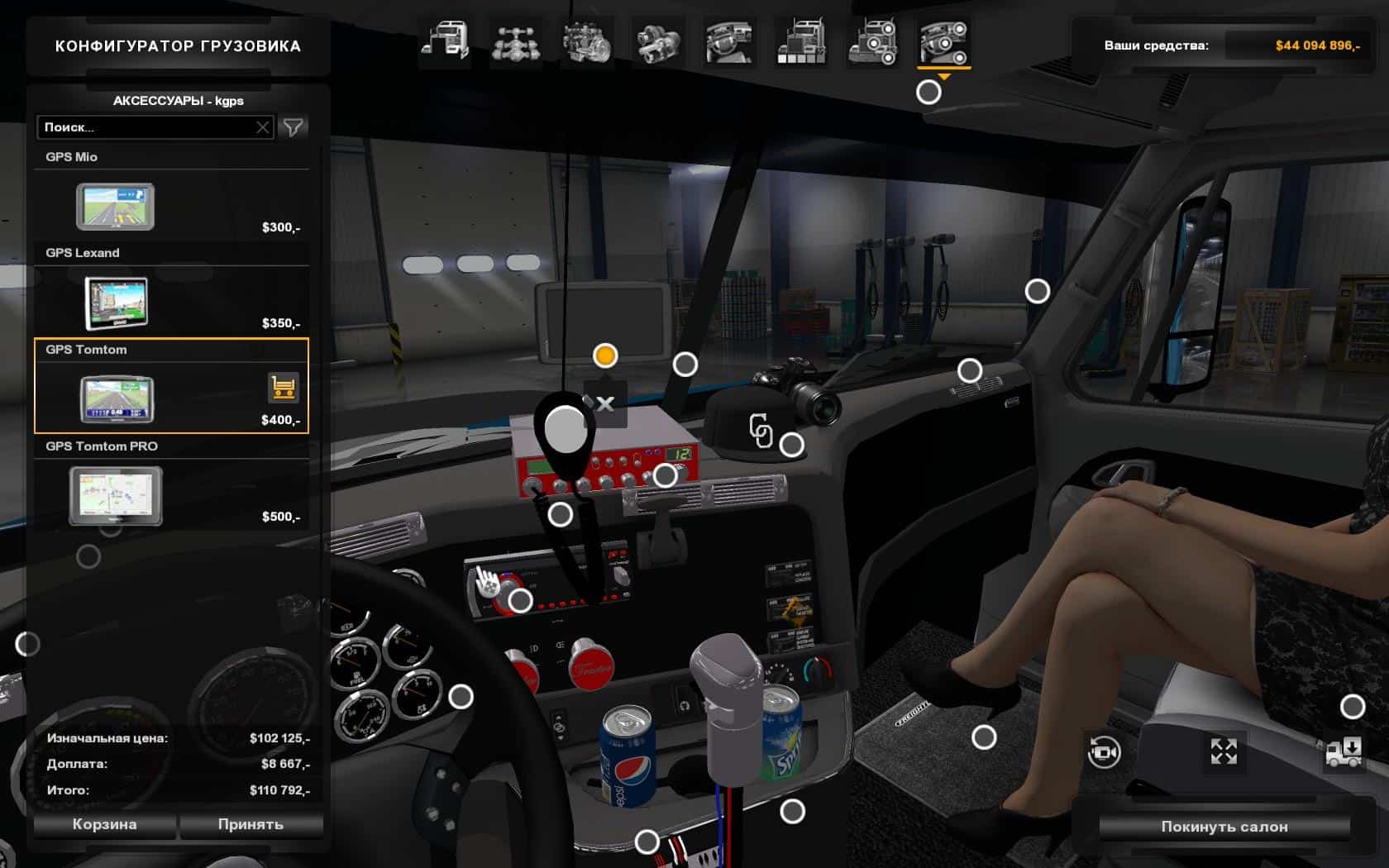Reset the camera view
The image size is (1389, 868).
[x=1104, y=752]
